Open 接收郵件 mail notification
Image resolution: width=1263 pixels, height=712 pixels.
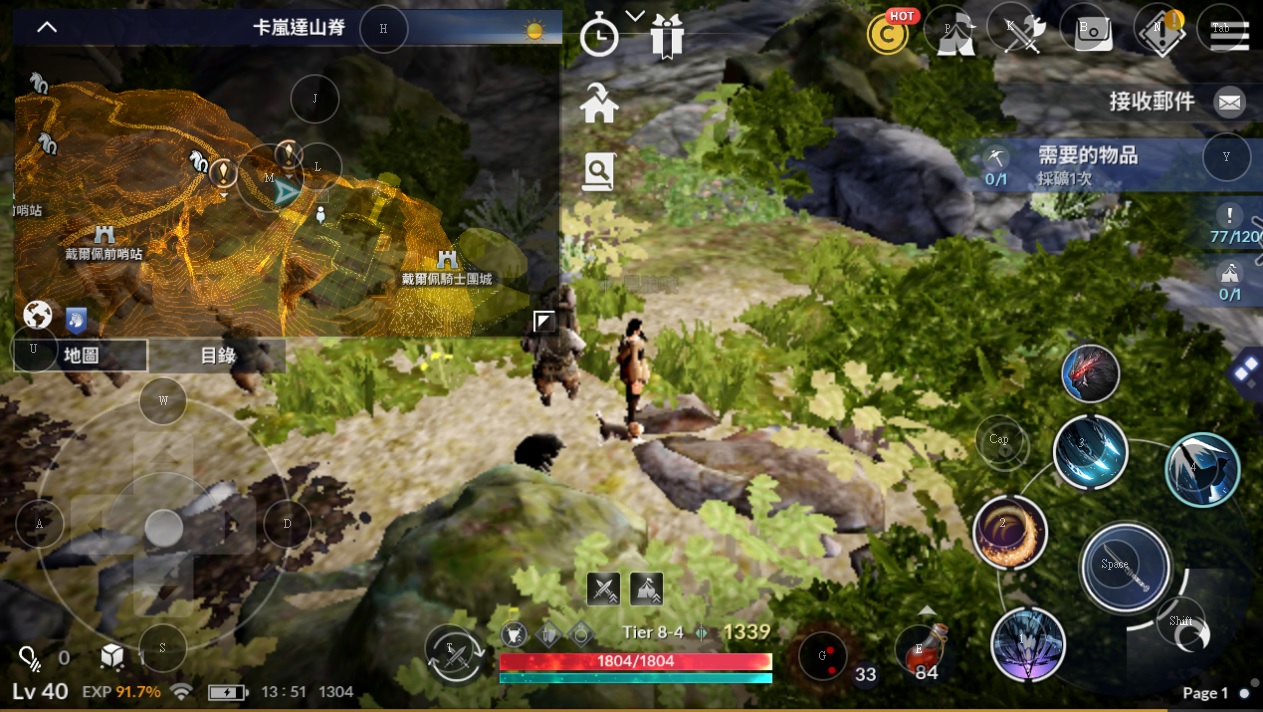tap(1229, 101)
